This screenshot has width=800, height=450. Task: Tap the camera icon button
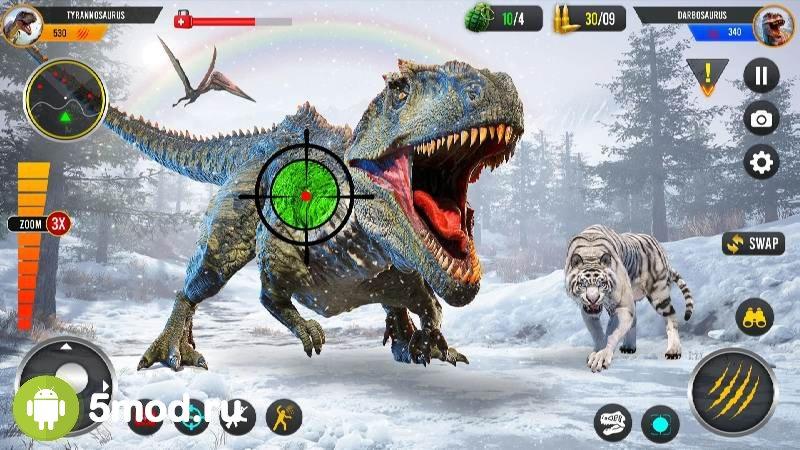pyautogui.click(x=761, y=119)
